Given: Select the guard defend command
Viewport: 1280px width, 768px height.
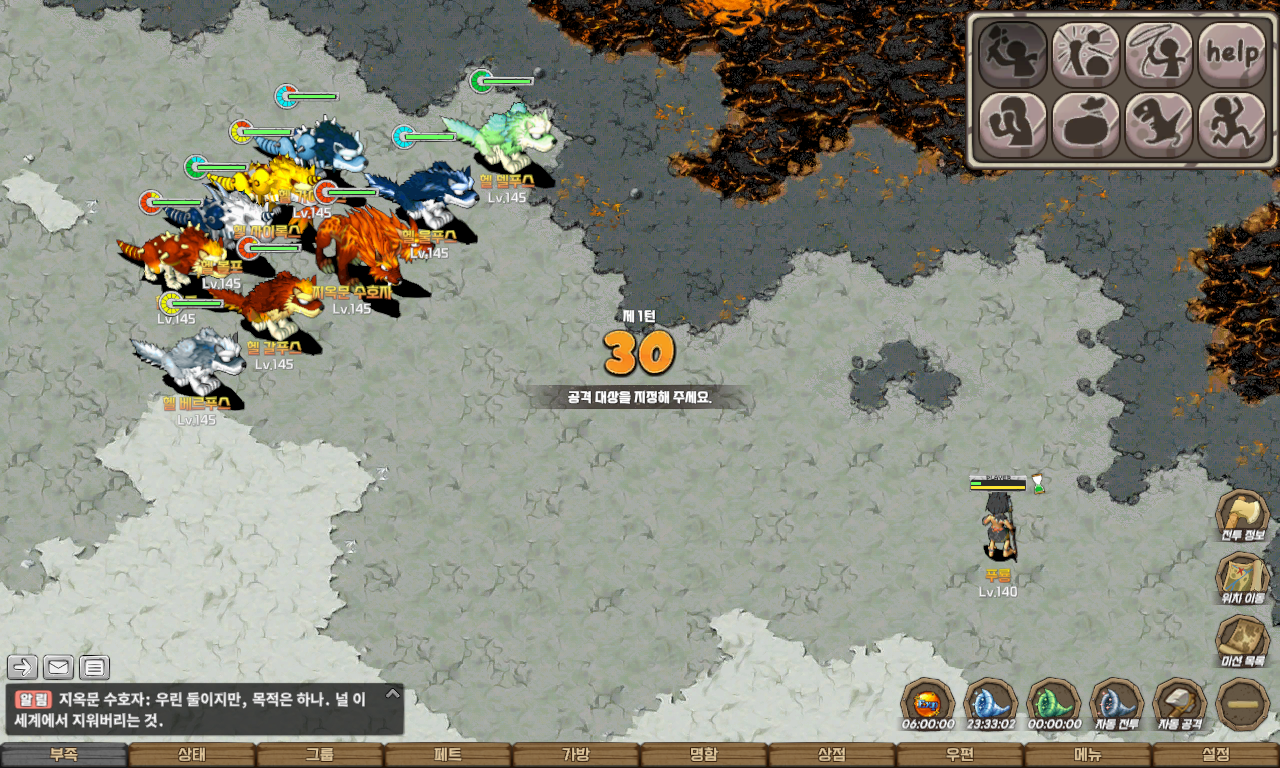Looking at the screenshot, I should pos(1012,126).
